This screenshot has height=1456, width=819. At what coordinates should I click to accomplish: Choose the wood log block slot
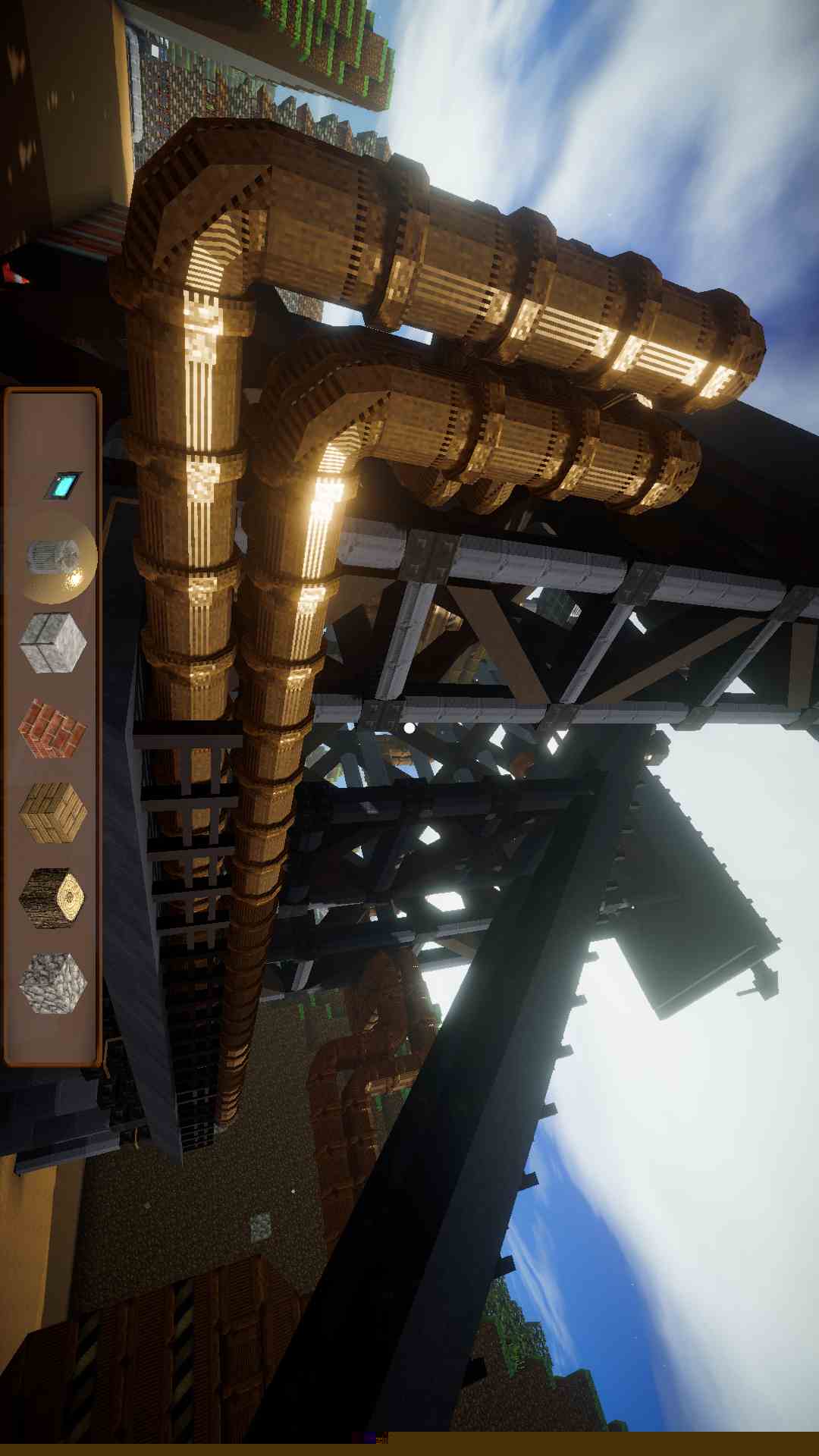(x=52, y=898)
